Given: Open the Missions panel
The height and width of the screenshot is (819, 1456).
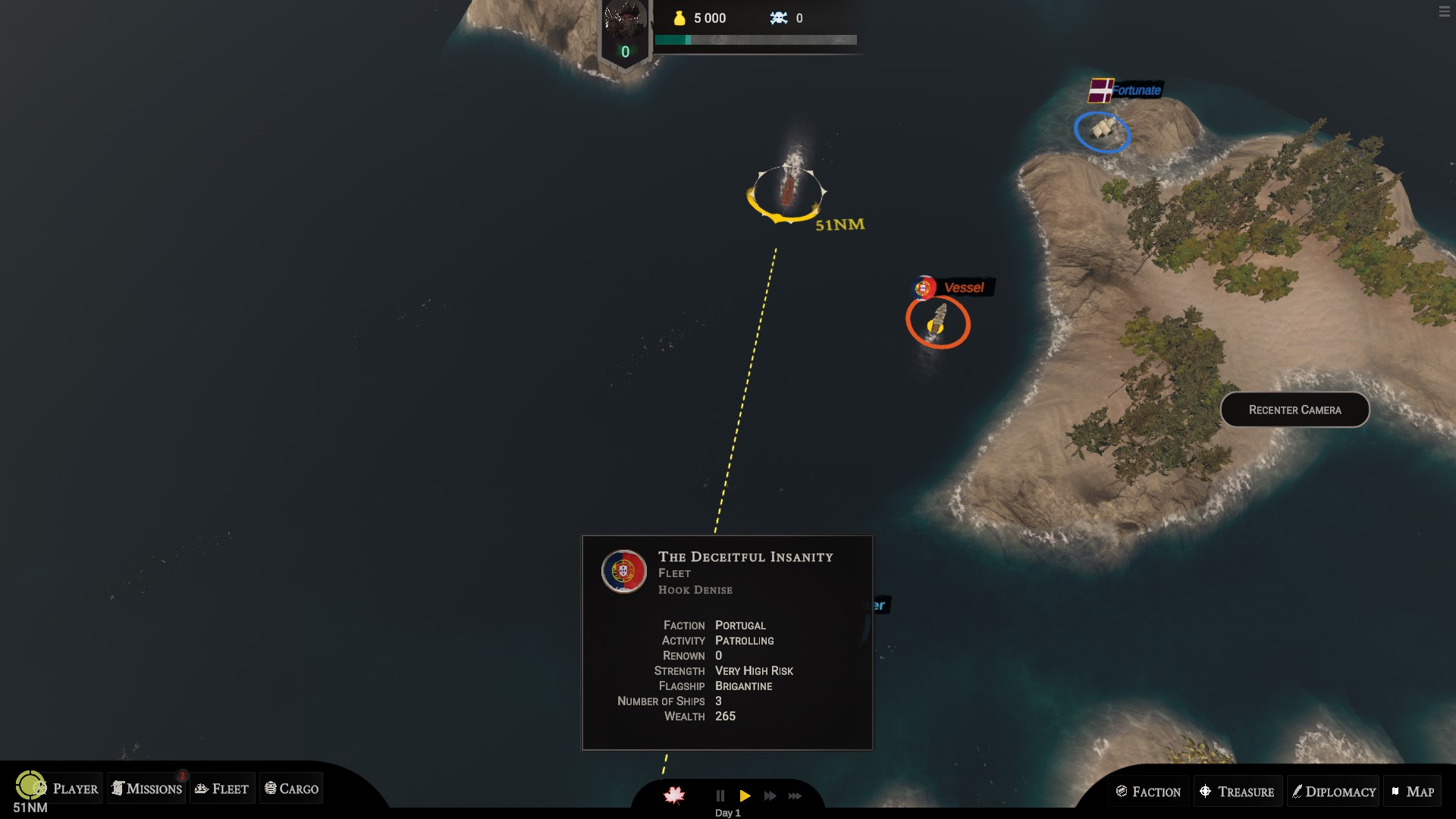Looking at the screenshot, I should pyautogui.click(x=146, y=789).
